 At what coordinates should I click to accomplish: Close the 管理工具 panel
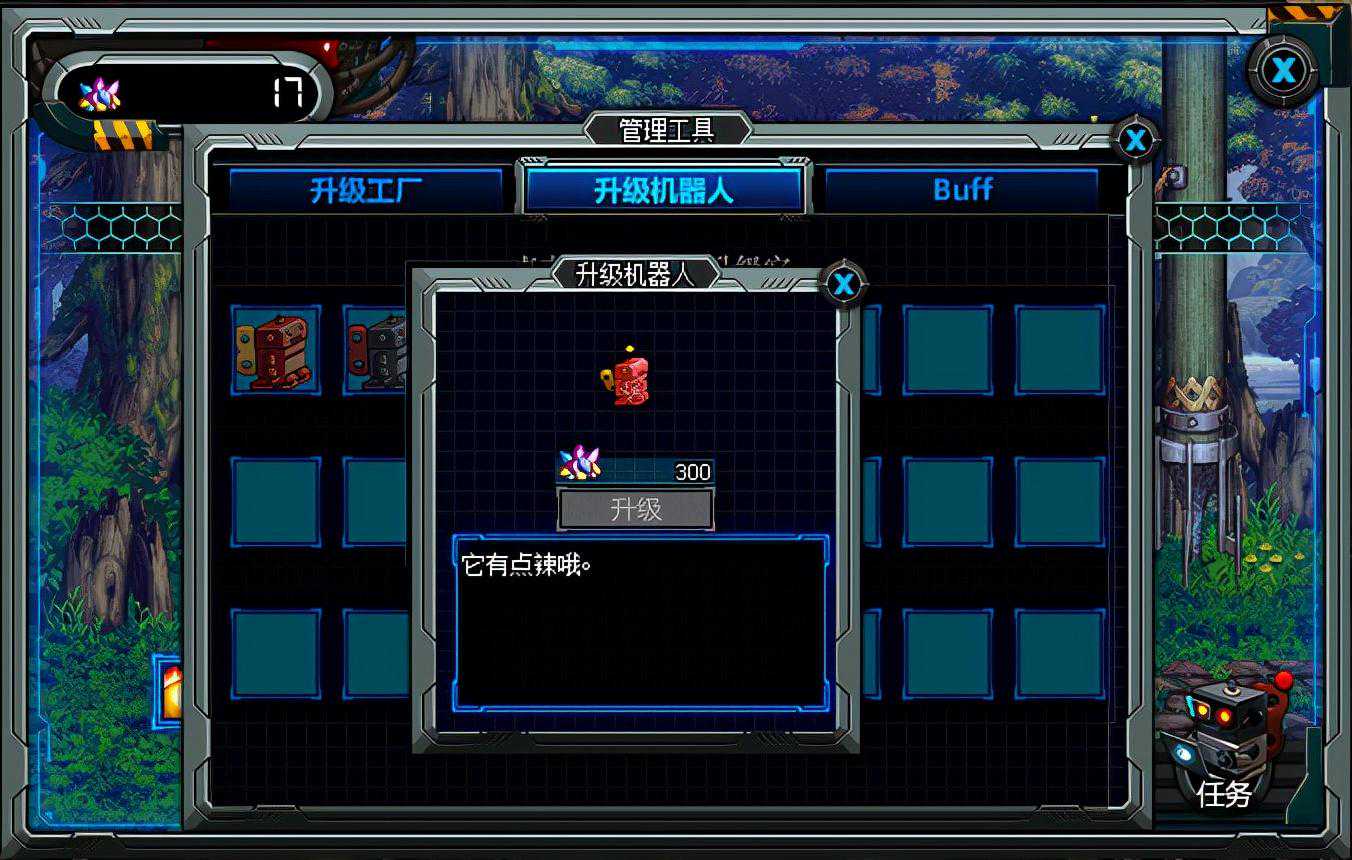pyautogui.click(x=1135, y=141)
